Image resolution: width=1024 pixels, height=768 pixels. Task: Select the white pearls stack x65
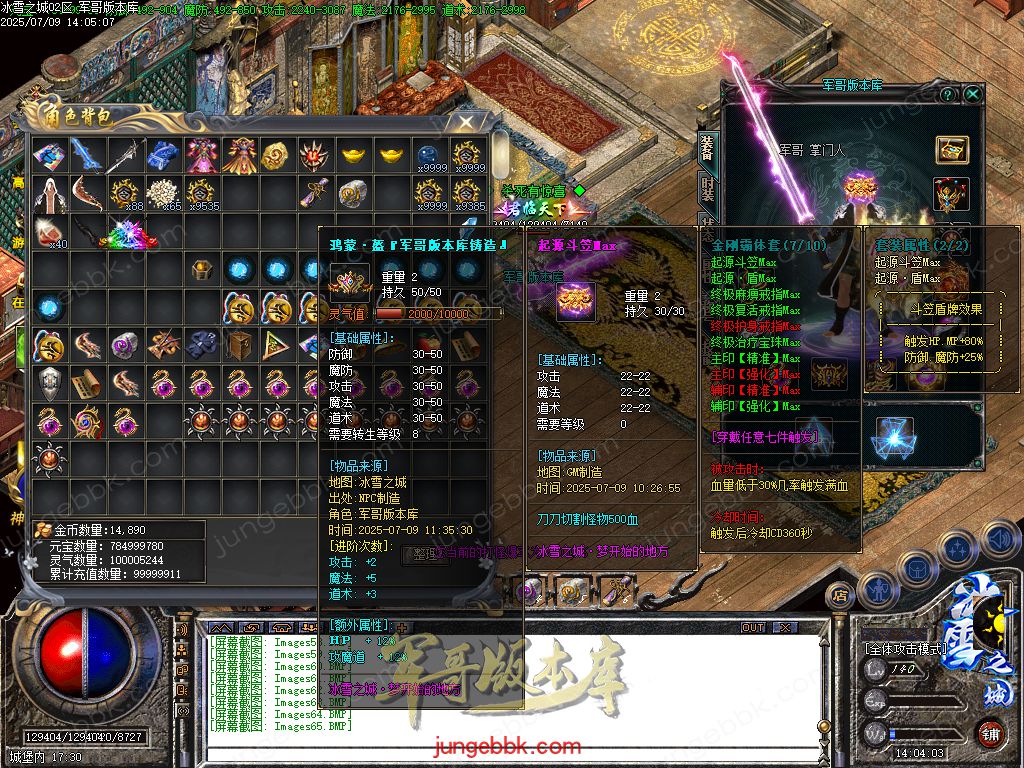click(x=162, y=192)
